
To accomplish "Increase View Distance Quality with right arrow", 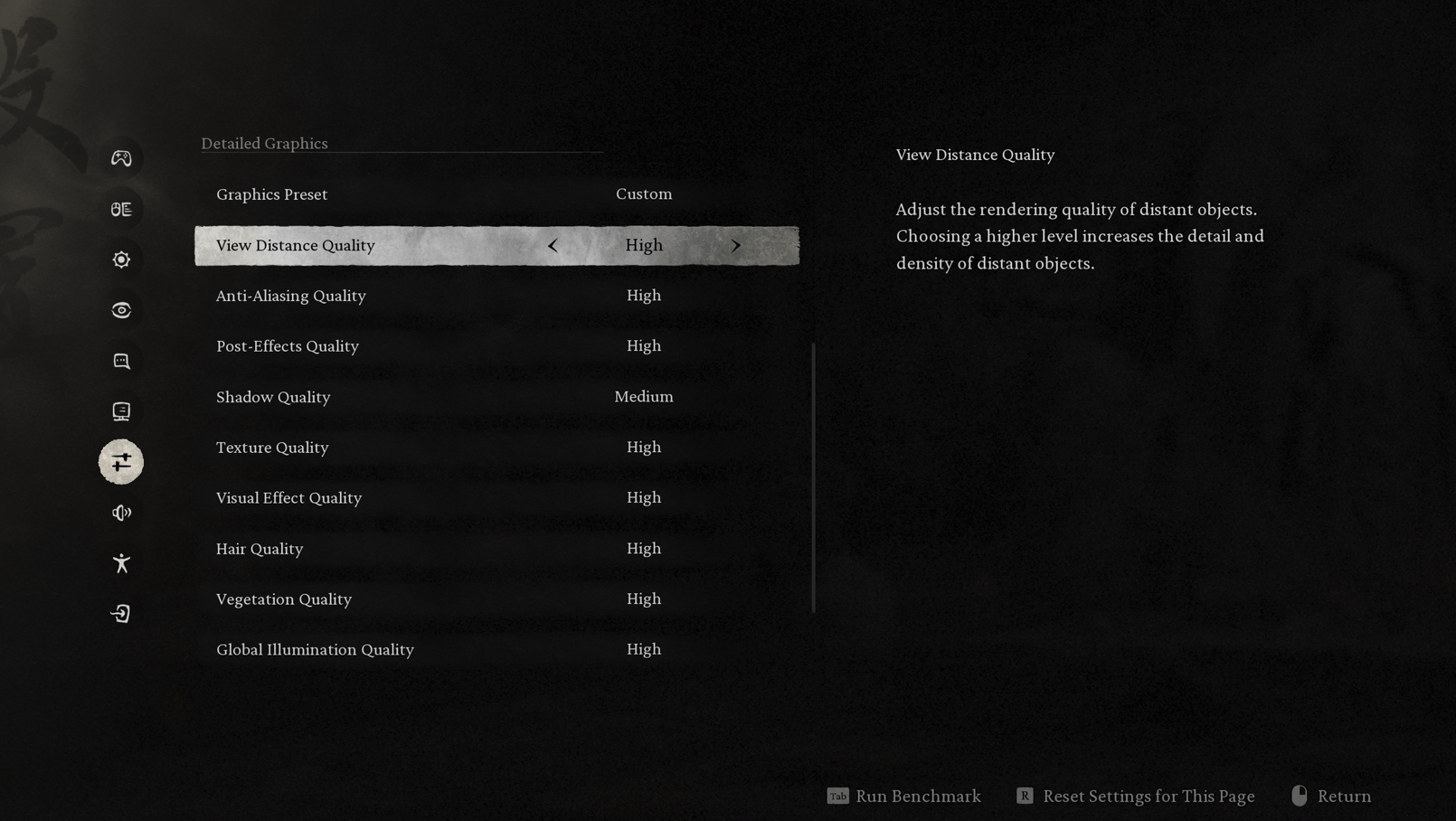I will [736, 246].
